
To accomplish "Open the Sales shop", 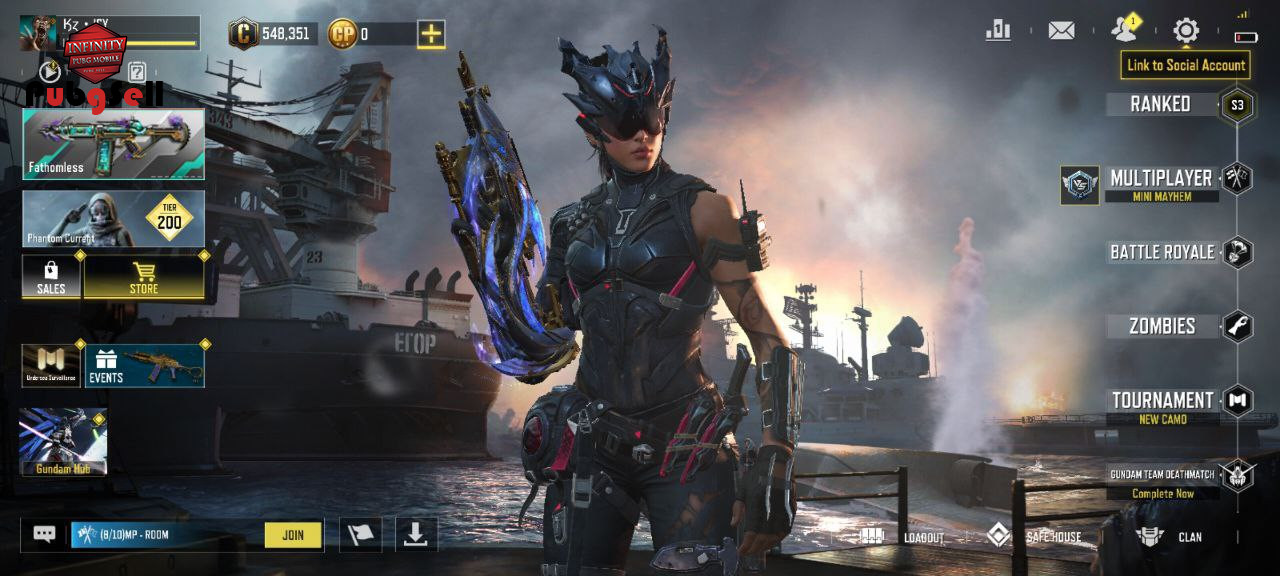I will tap(51, 277).
